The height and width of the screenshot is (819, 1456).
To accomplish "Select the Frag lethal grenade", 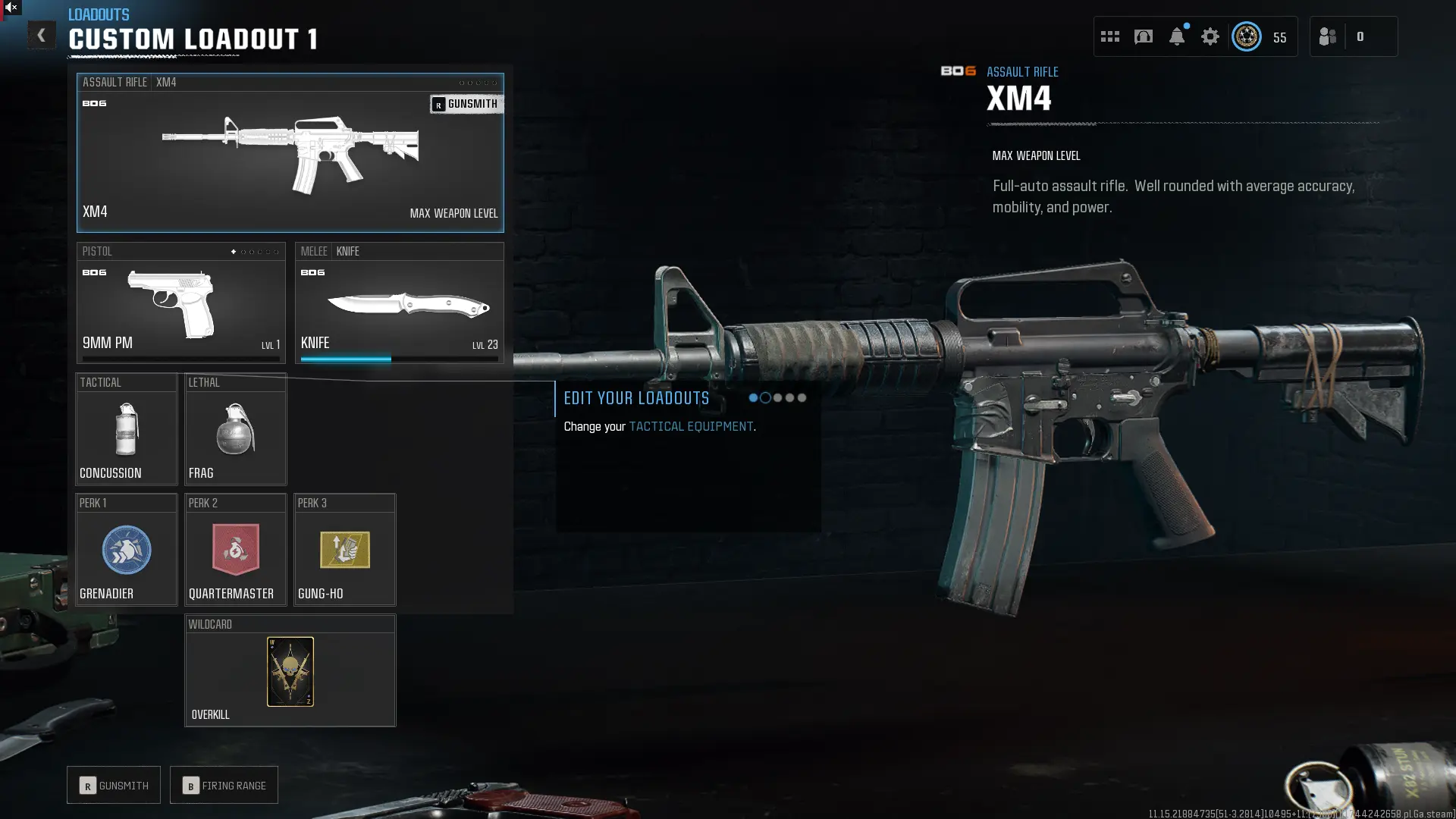I will [235, 431].
